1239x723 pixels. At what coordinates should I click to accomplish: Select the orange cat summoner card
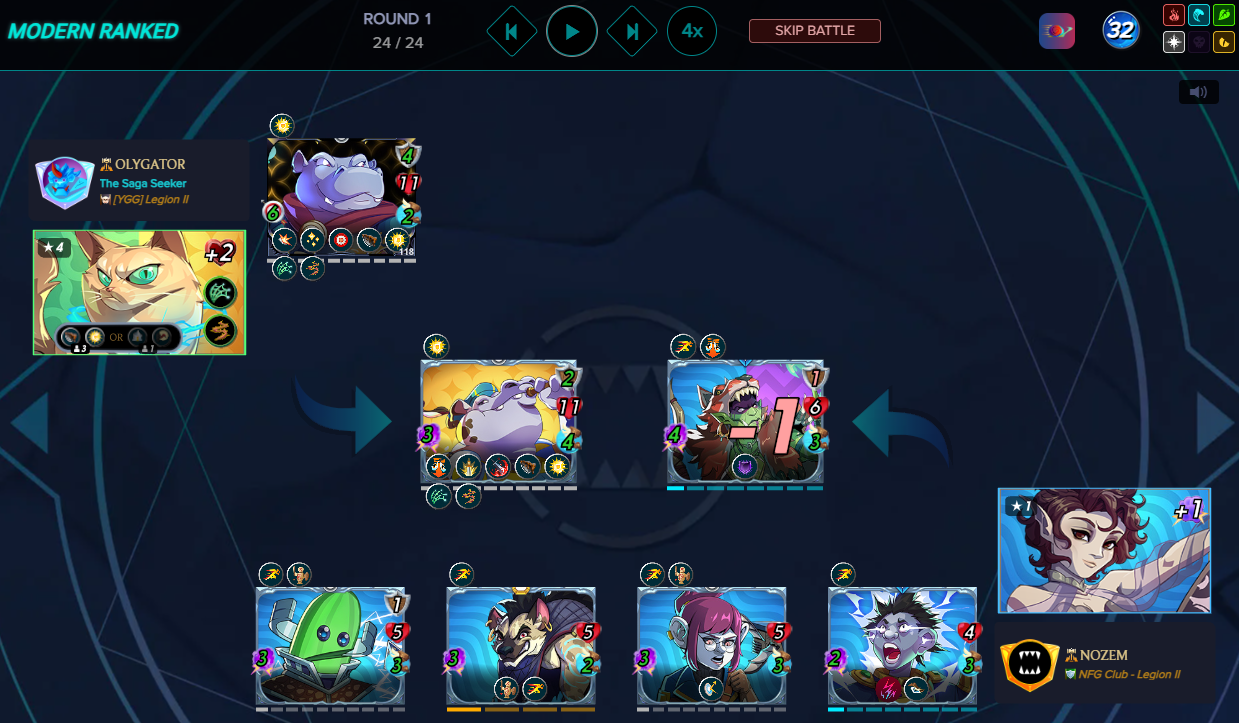point(139,292)
